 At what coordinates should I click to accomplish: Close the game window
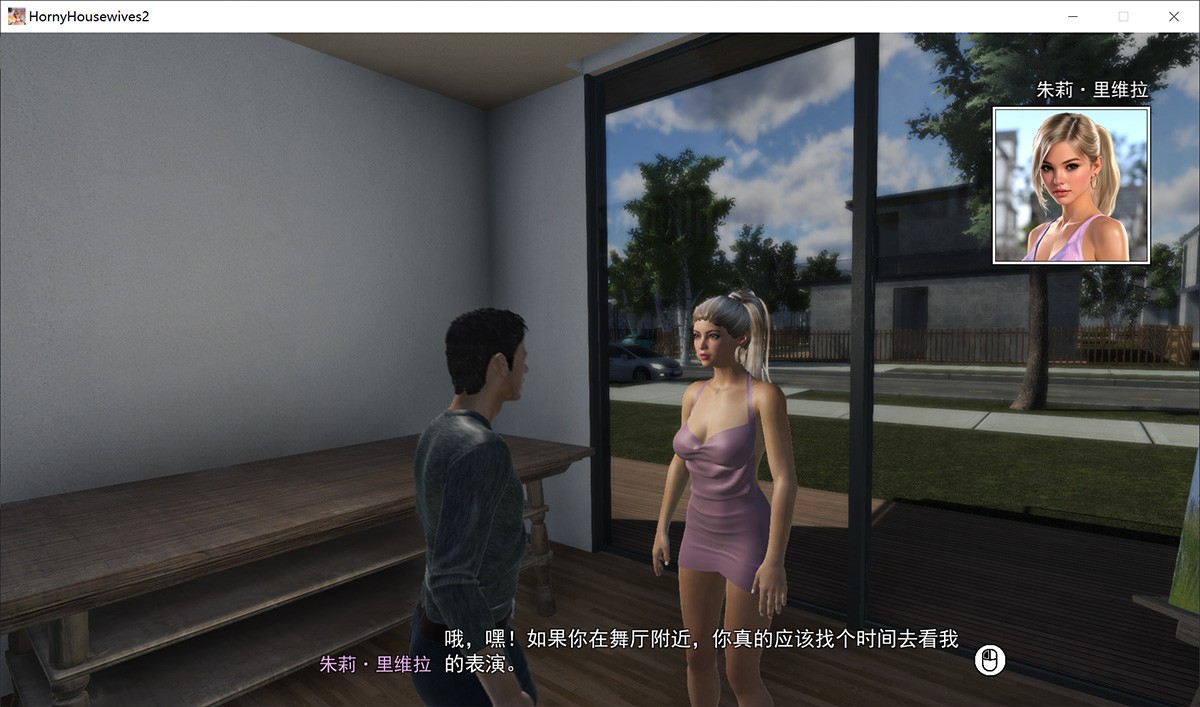pyautogui.click(x=1174, y=16)
